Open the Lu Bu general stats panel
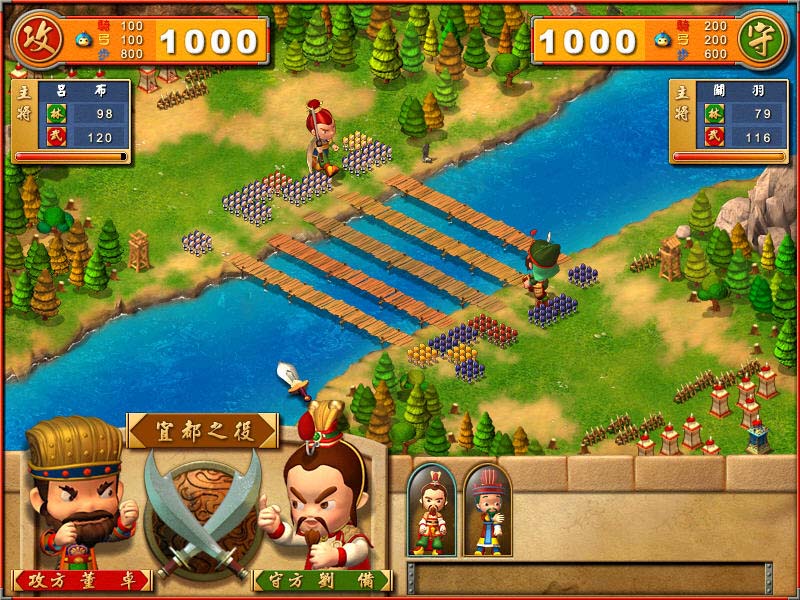 70,120
